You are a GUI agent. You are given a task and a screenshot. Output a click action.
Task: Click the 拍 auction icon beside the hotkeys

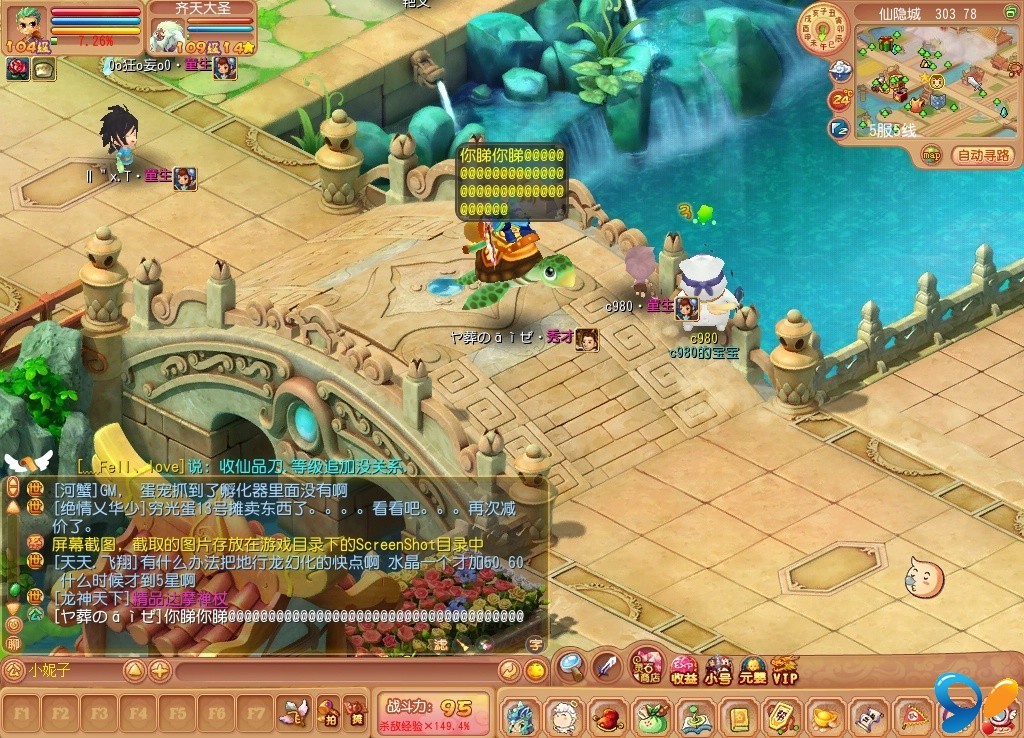click(x=328, y=714)
